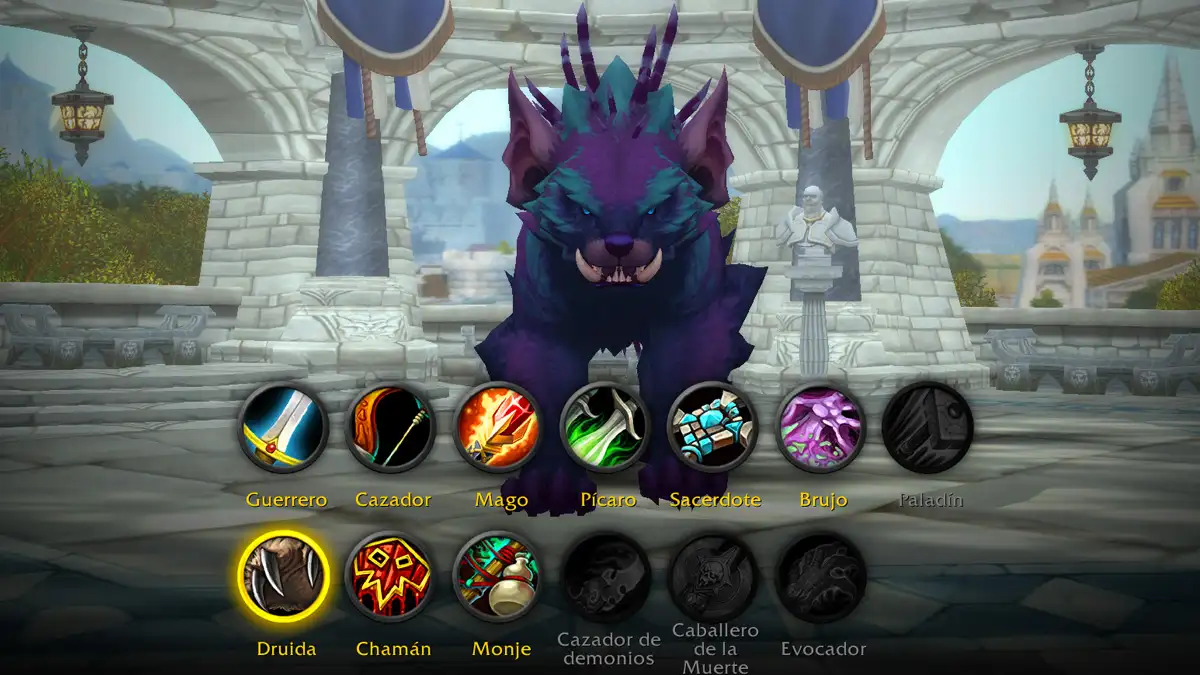Screen dimensions: 1200x675
Task: Click the disabled Cazador de demonios icon
Action: click(606, 577)
